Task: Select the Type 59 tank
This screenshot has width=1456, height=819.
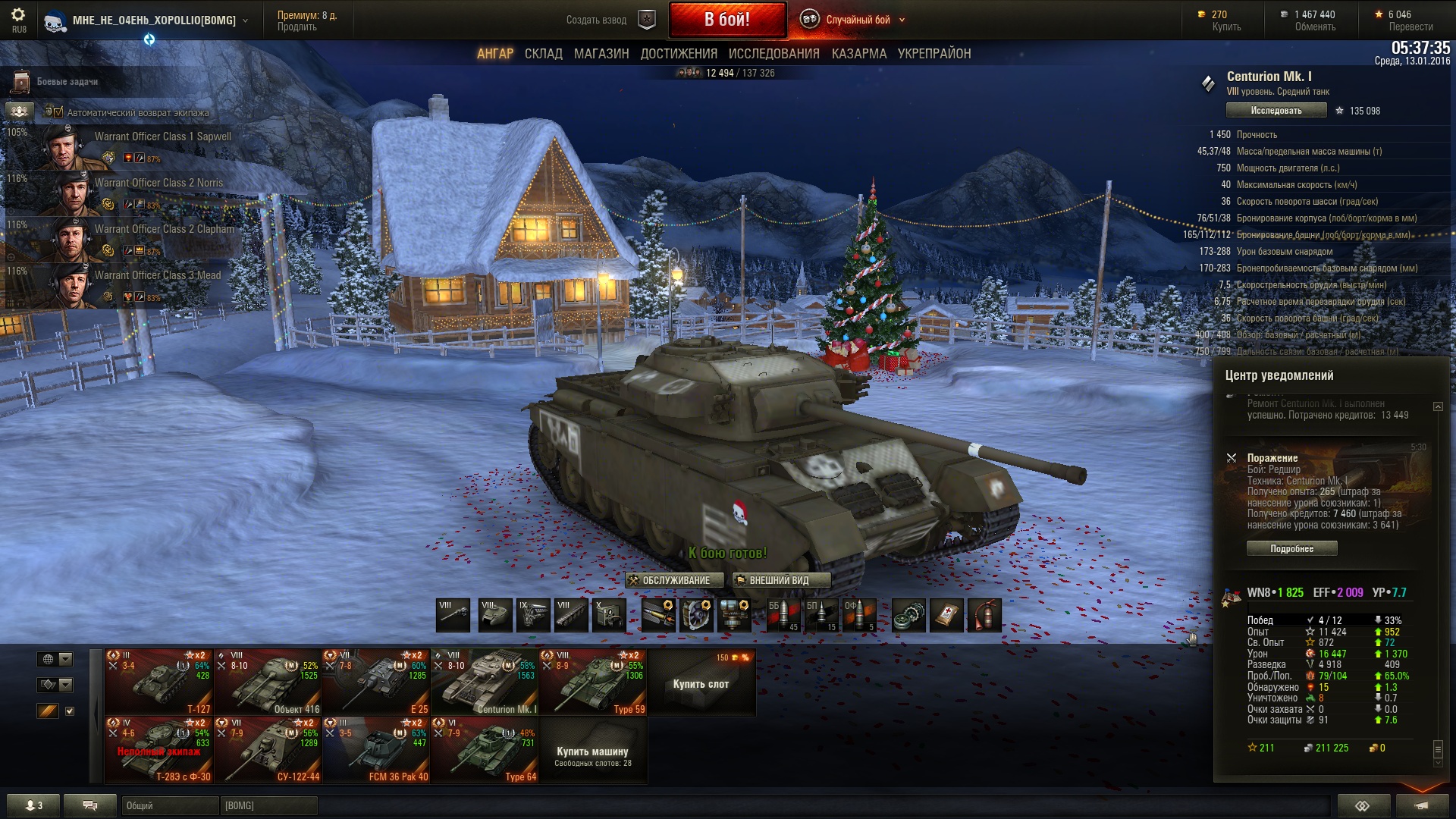Action: [592, 682]
